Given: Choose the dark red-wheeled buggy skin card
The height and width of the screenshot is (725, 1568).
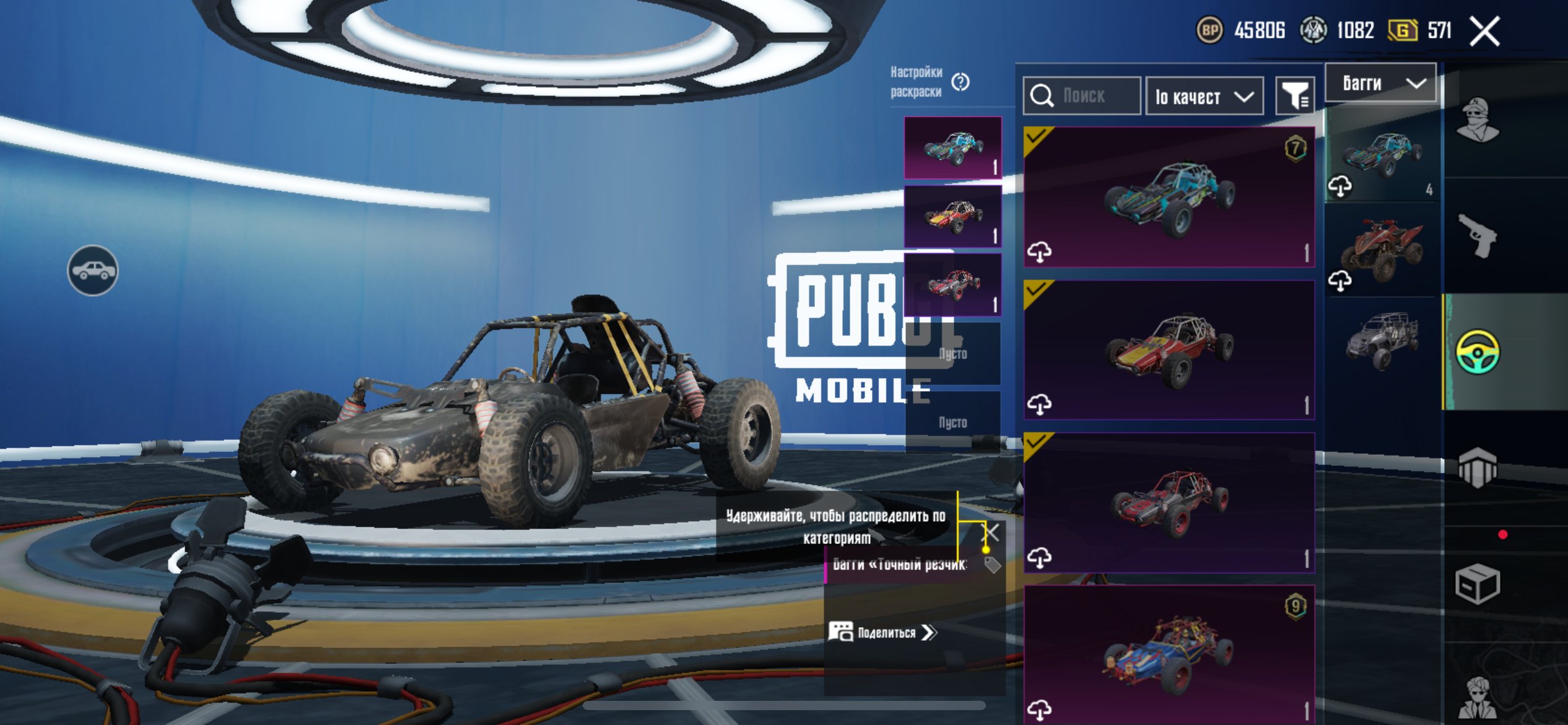Looking at the screenshot, I should coord(1169,502).
